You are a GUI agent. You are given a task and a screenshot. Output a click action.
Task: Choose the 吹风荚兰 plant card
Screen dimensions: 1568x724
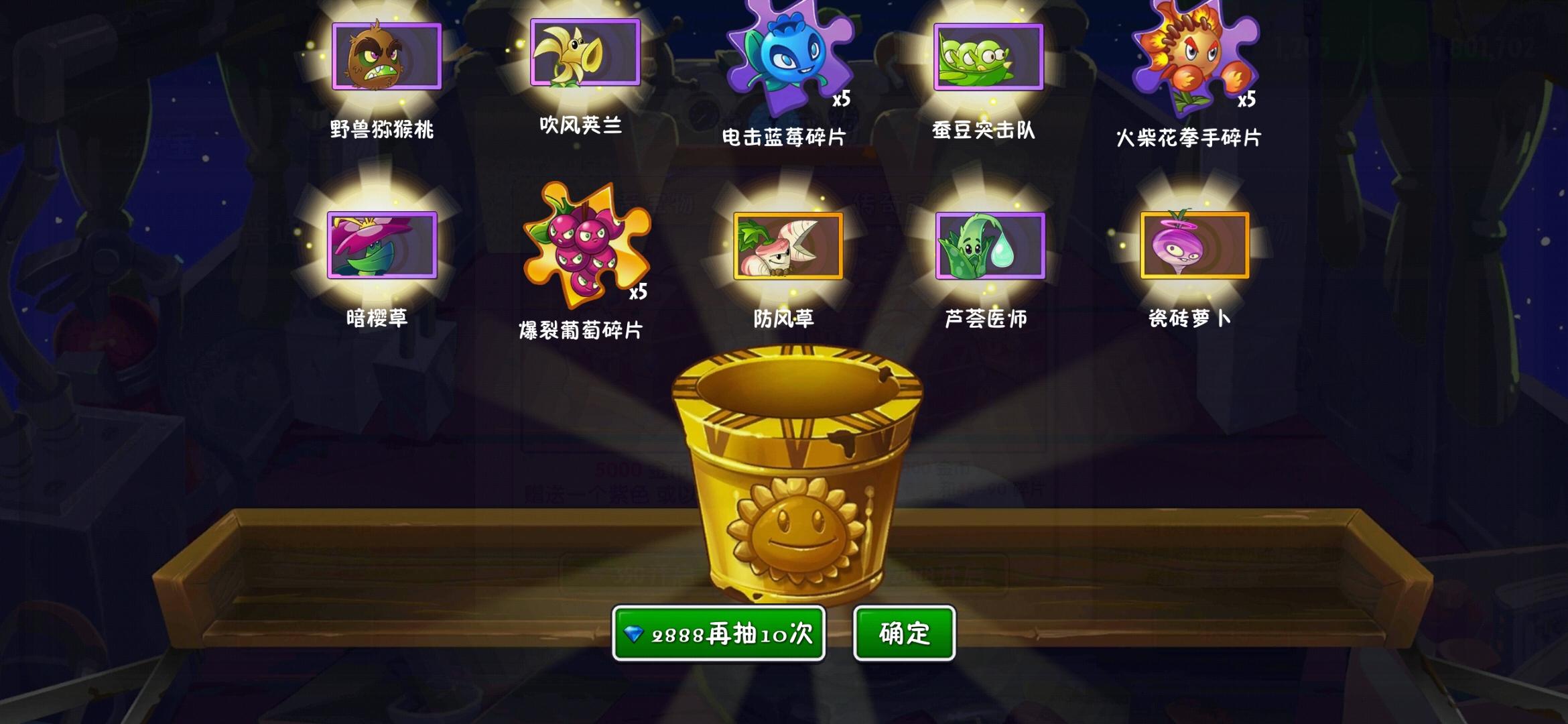[585, 52]
